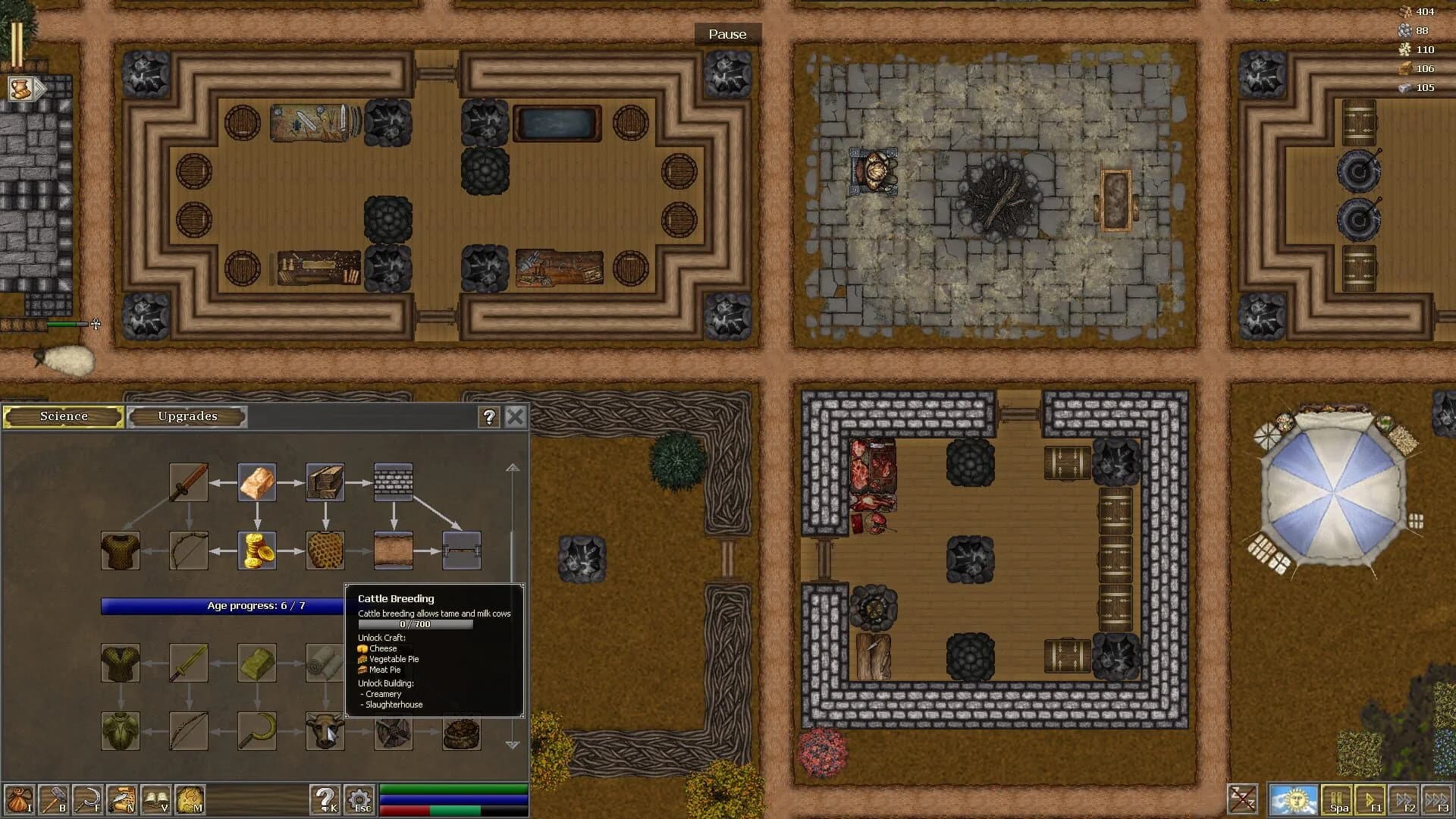The width and height of the screenshot is (1456, 819).
Task: Select the fastest speed F3 control
Action: (1439, 799)
